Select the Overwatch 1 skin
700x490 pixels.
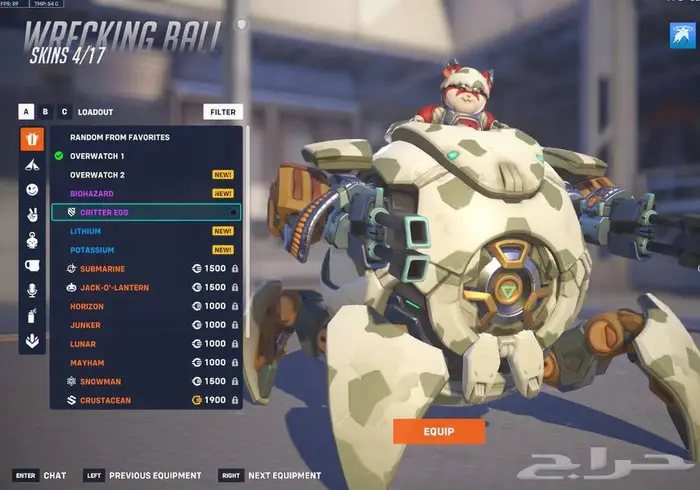[97, 156]
